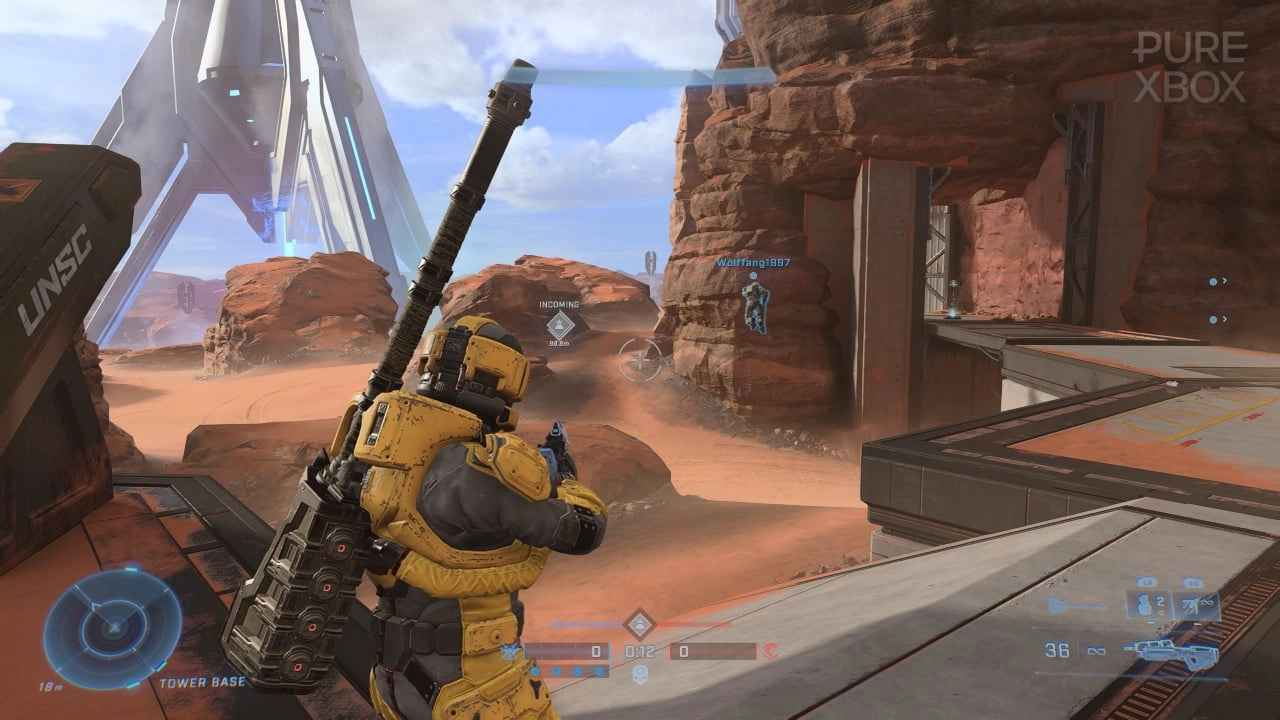Click the Wolffang1997 player nametag
Viewport: 1280px width, 720px height.
pyautogui.click(x=753, y=264)
